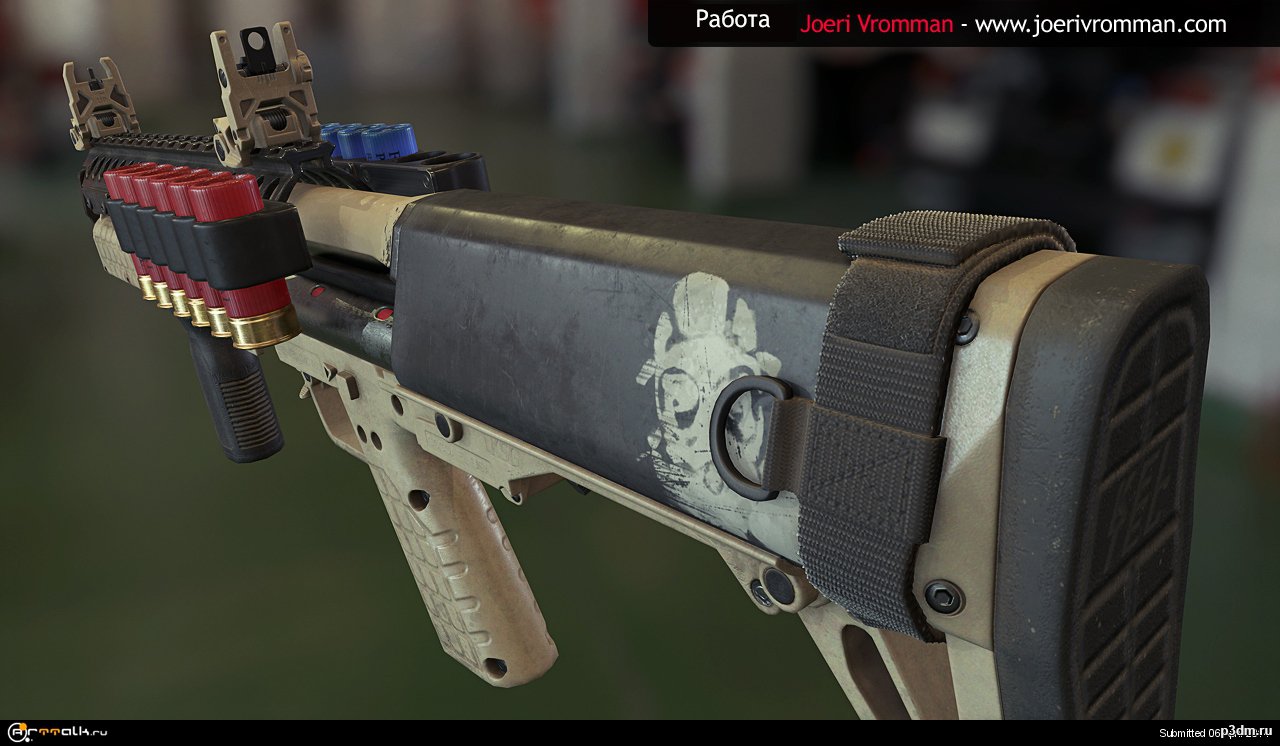This screenshot has width=1280, height=746.
Task: Click the ArtTalk.ru logo
Action: (x=56, y=732)
